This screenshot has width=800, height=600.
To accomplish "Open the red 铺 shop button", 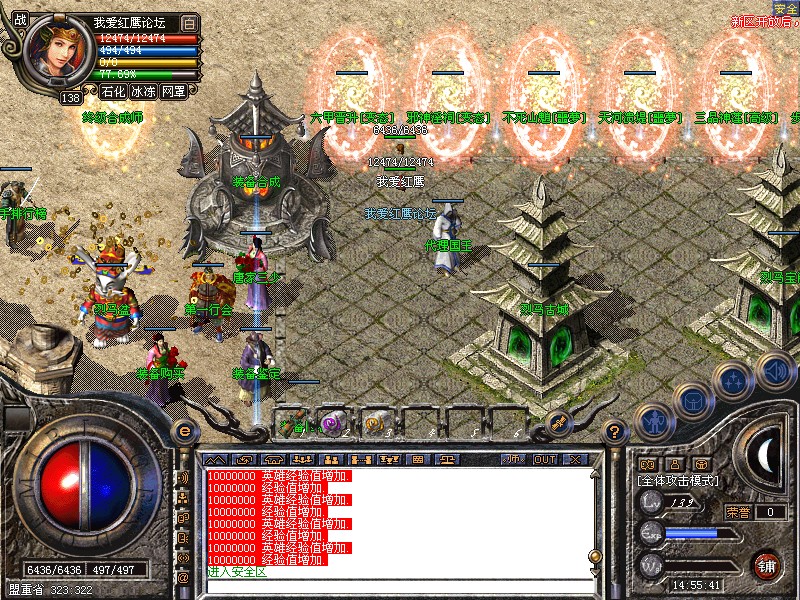I will pos(768,565).
